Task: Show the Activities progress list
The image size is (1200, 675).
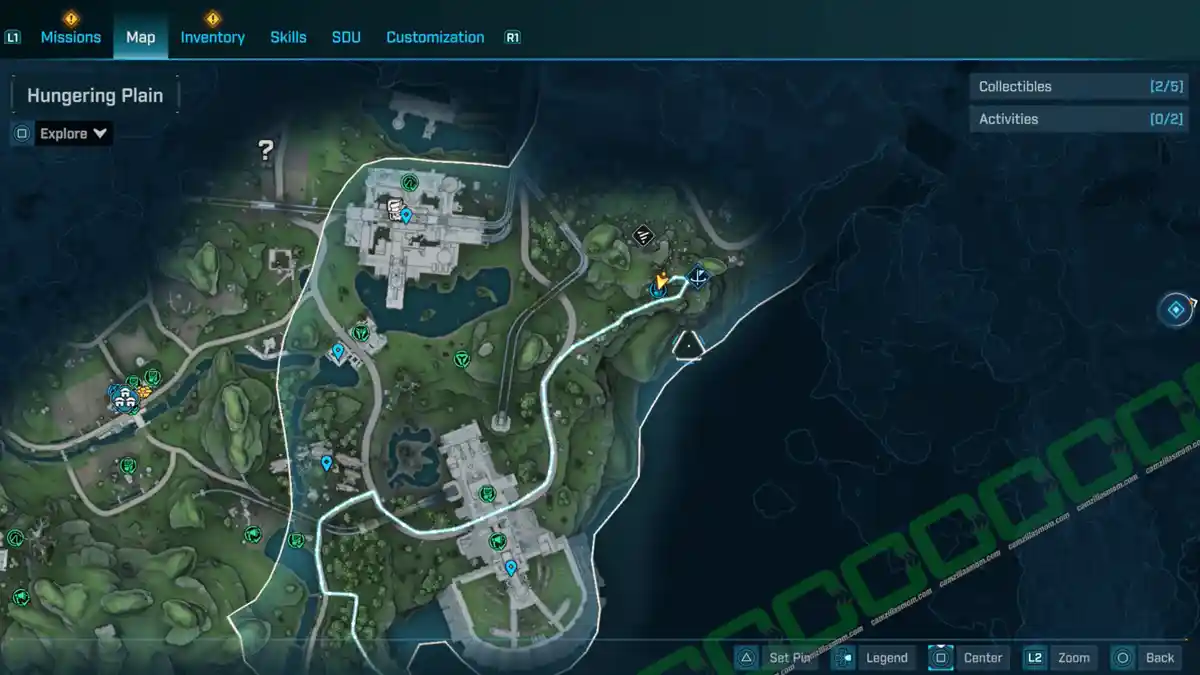Action: pyautogui.click(x=1063, y=119)
